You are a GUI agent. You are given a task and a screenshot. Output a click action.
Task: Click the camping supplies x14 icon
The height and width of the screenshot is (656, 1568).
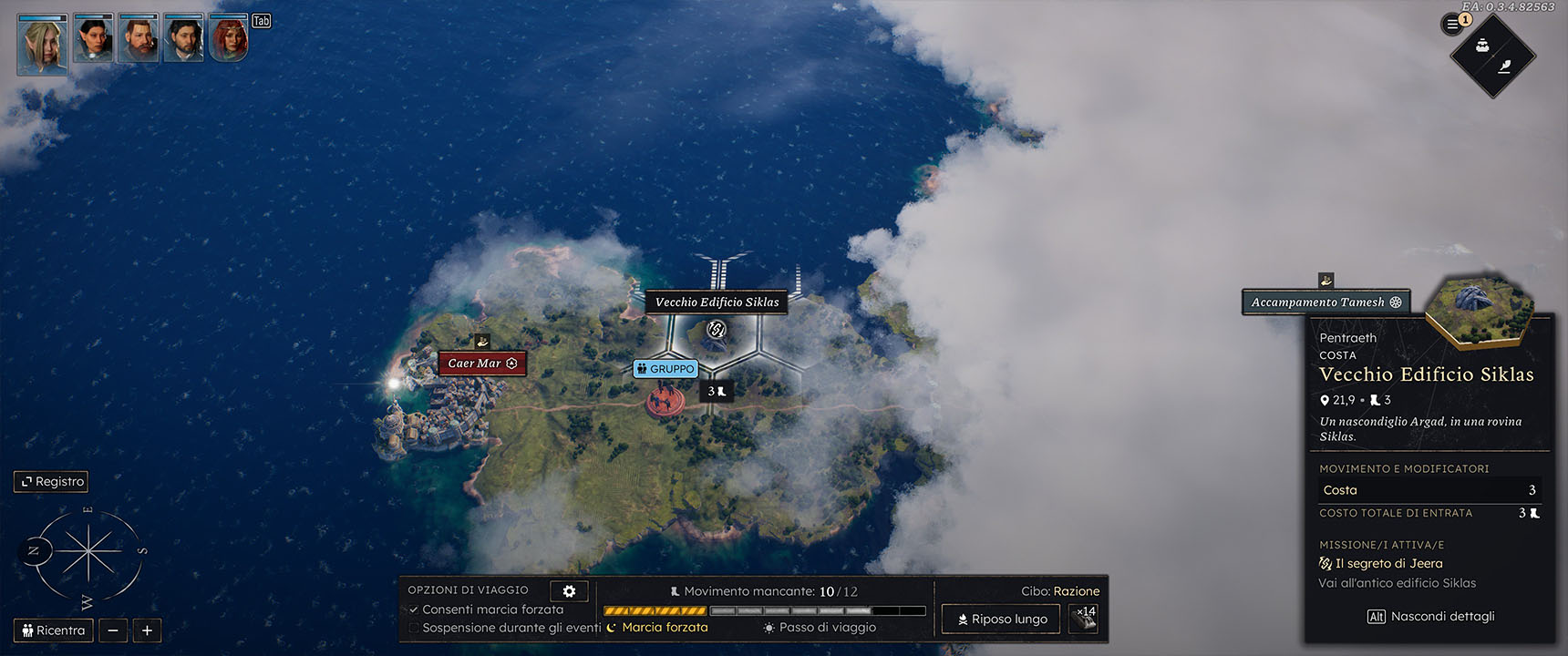click(x=1083, y=619)
